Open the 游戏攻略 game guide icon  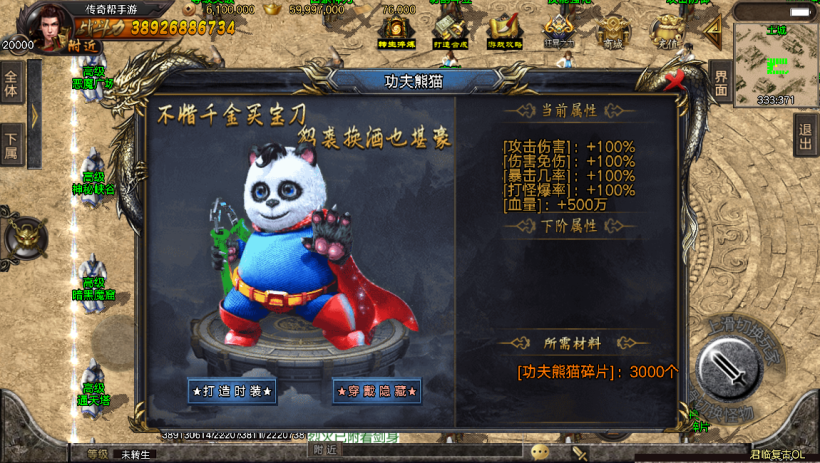tap(505, 32)
